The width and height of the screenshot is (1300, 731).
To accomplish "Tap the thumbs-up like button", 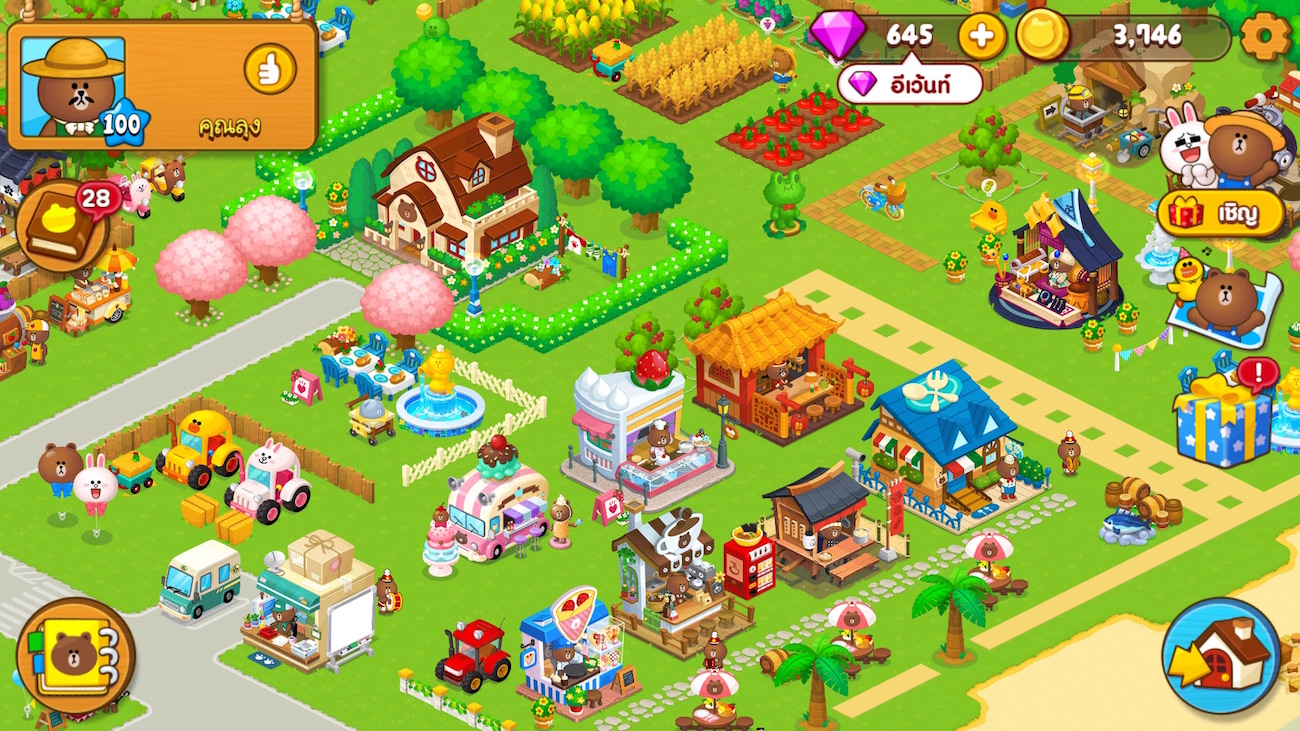I will pyautogui.click(x=270, y=69).
